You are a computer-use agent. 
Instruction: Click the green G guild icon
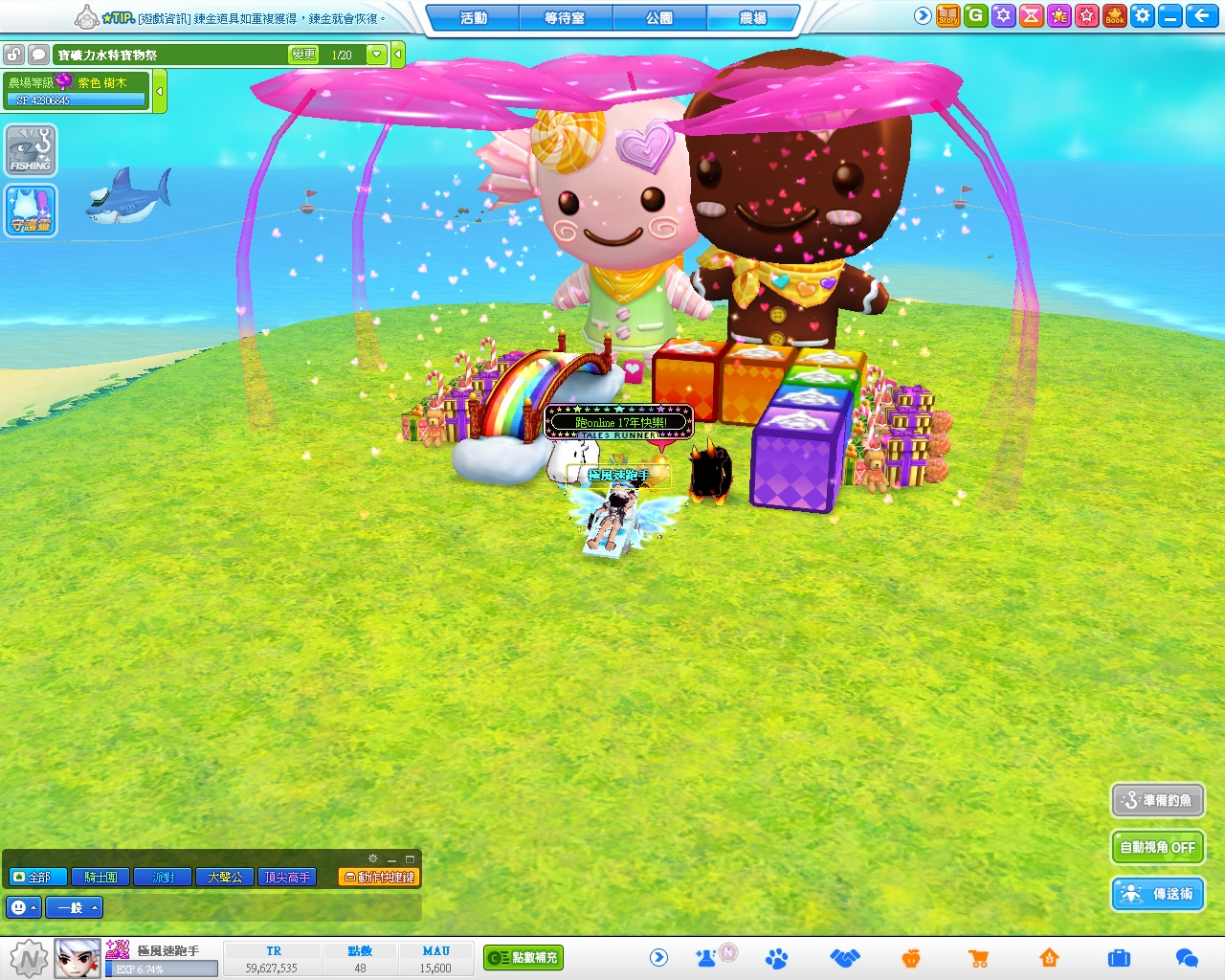click(x=976, y=15)
